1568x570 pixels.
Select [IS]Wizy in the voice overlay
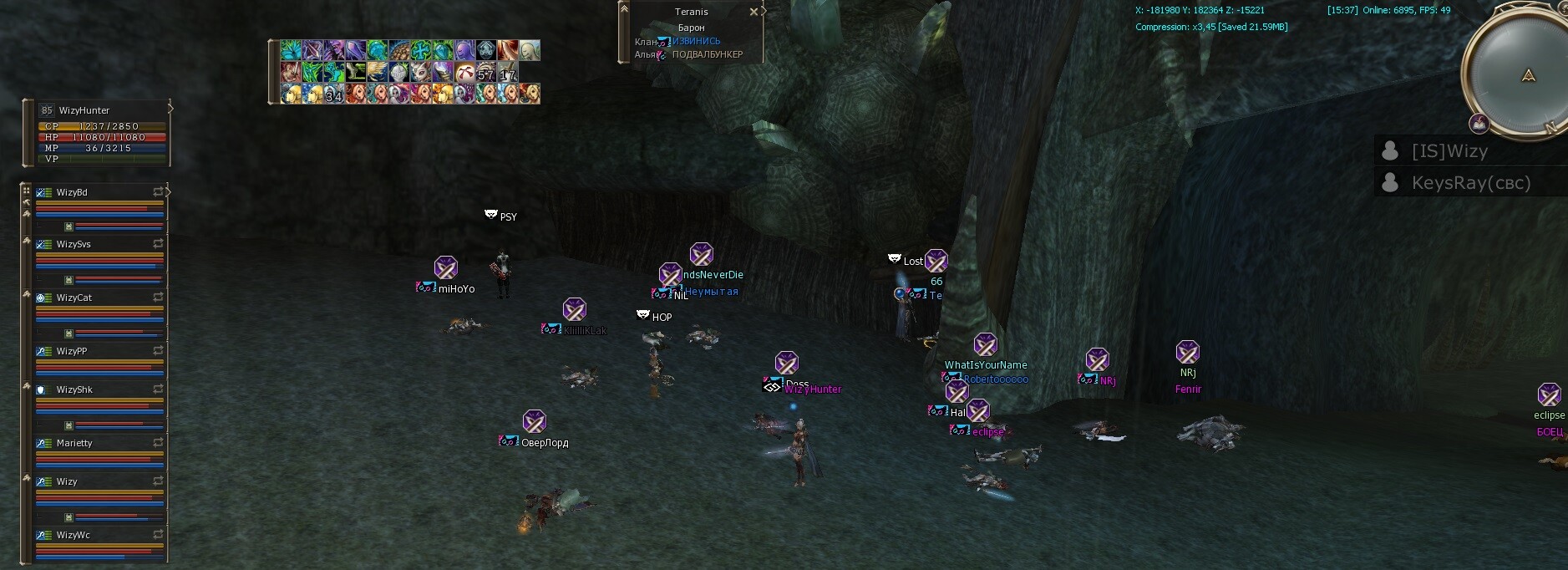click(1449, 151)
